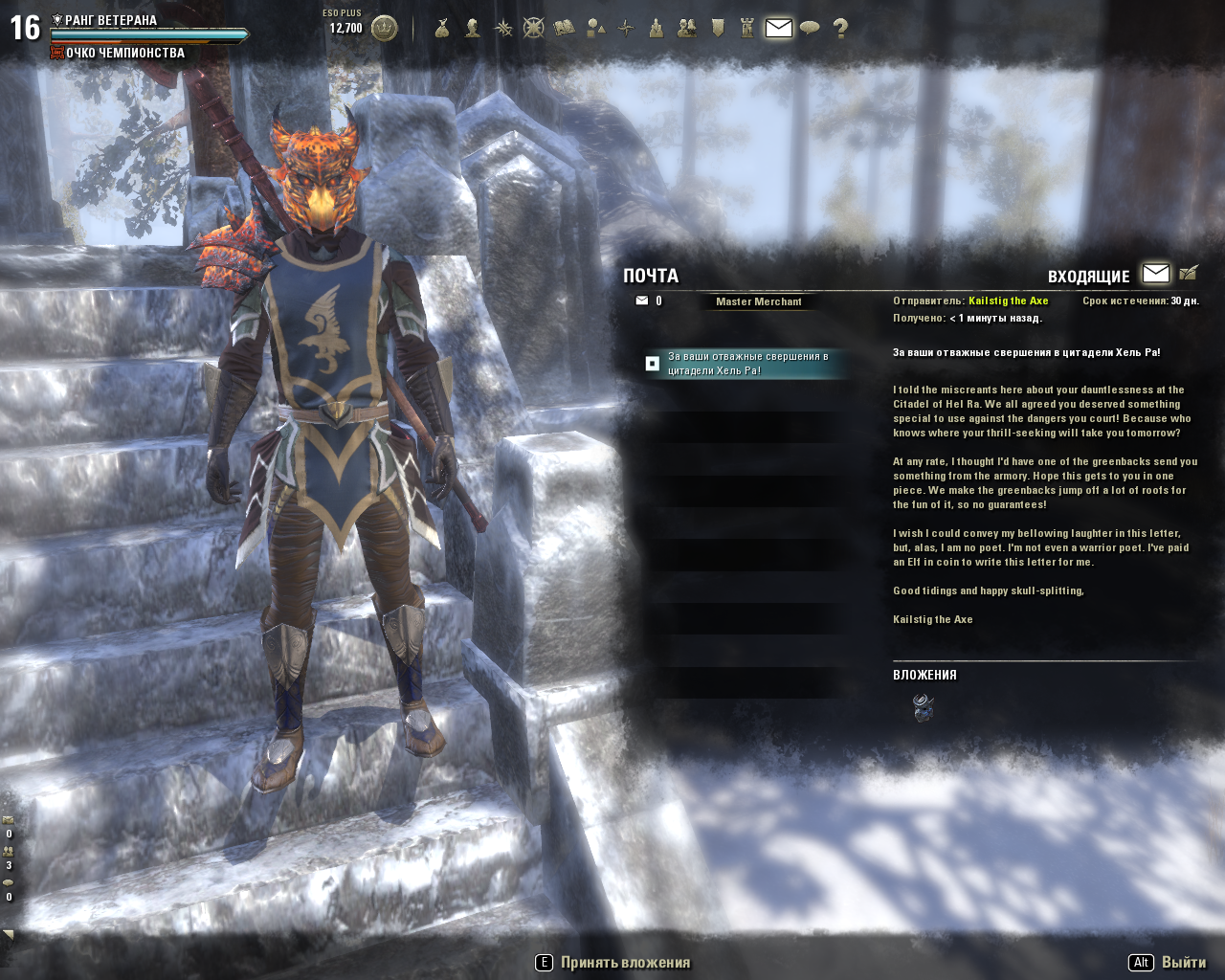
Task: Open inventory via the money bag icon
Action: (441, 28)
